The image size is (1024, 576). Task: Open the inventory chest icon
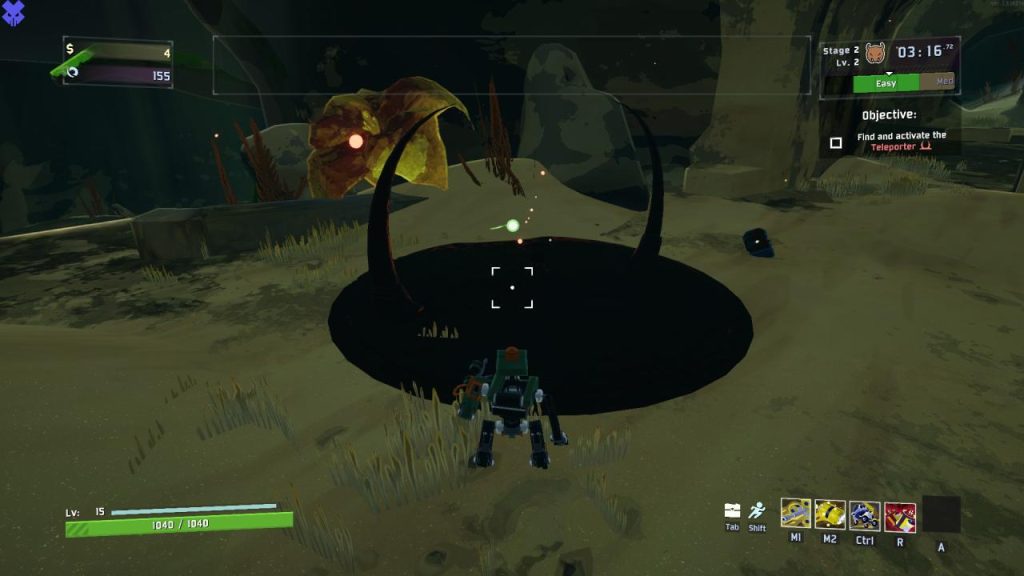pyautogui.click(x=732, y=510)
